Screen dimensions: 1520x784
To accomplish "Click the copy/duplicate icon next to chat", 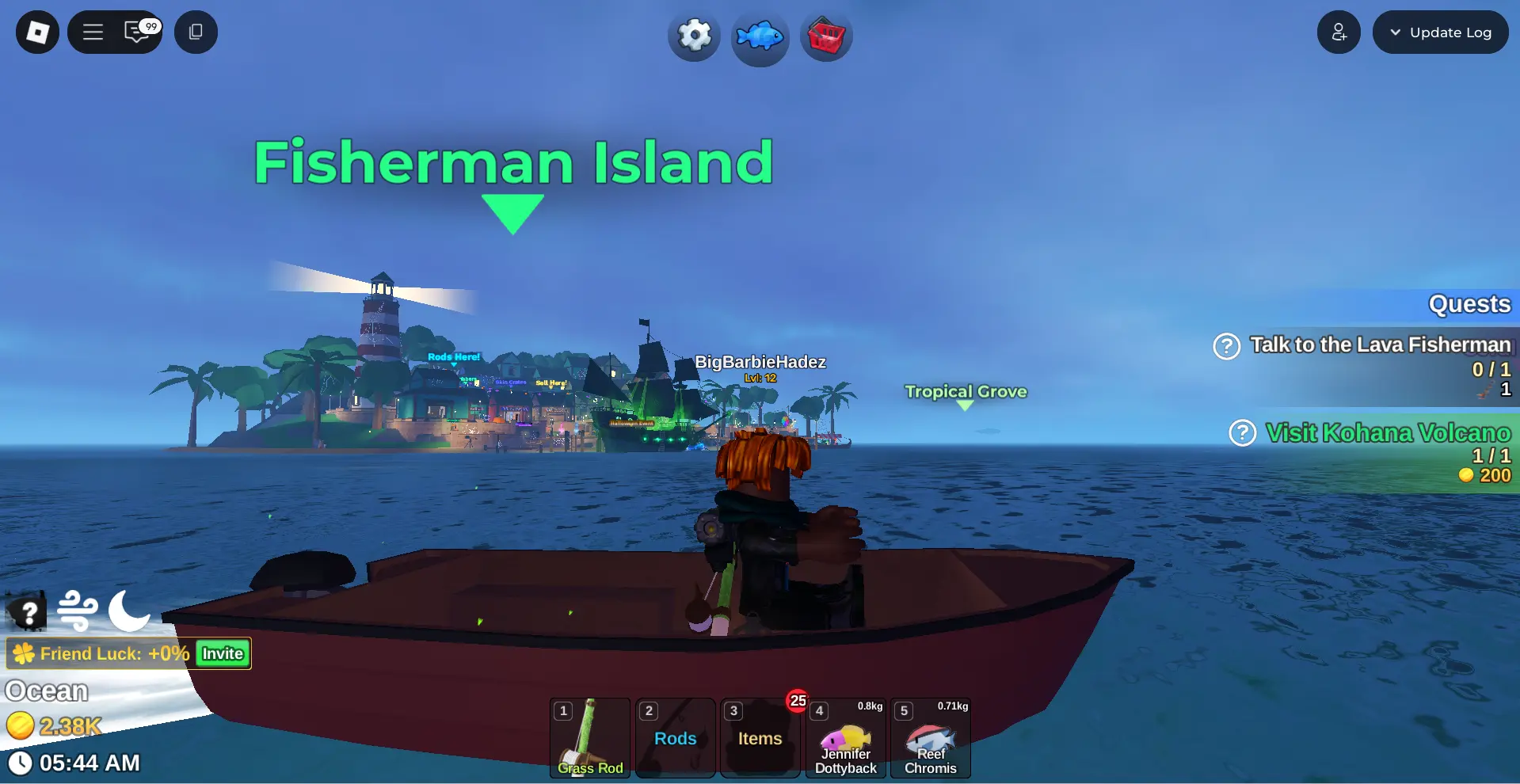I will (196, 32).
